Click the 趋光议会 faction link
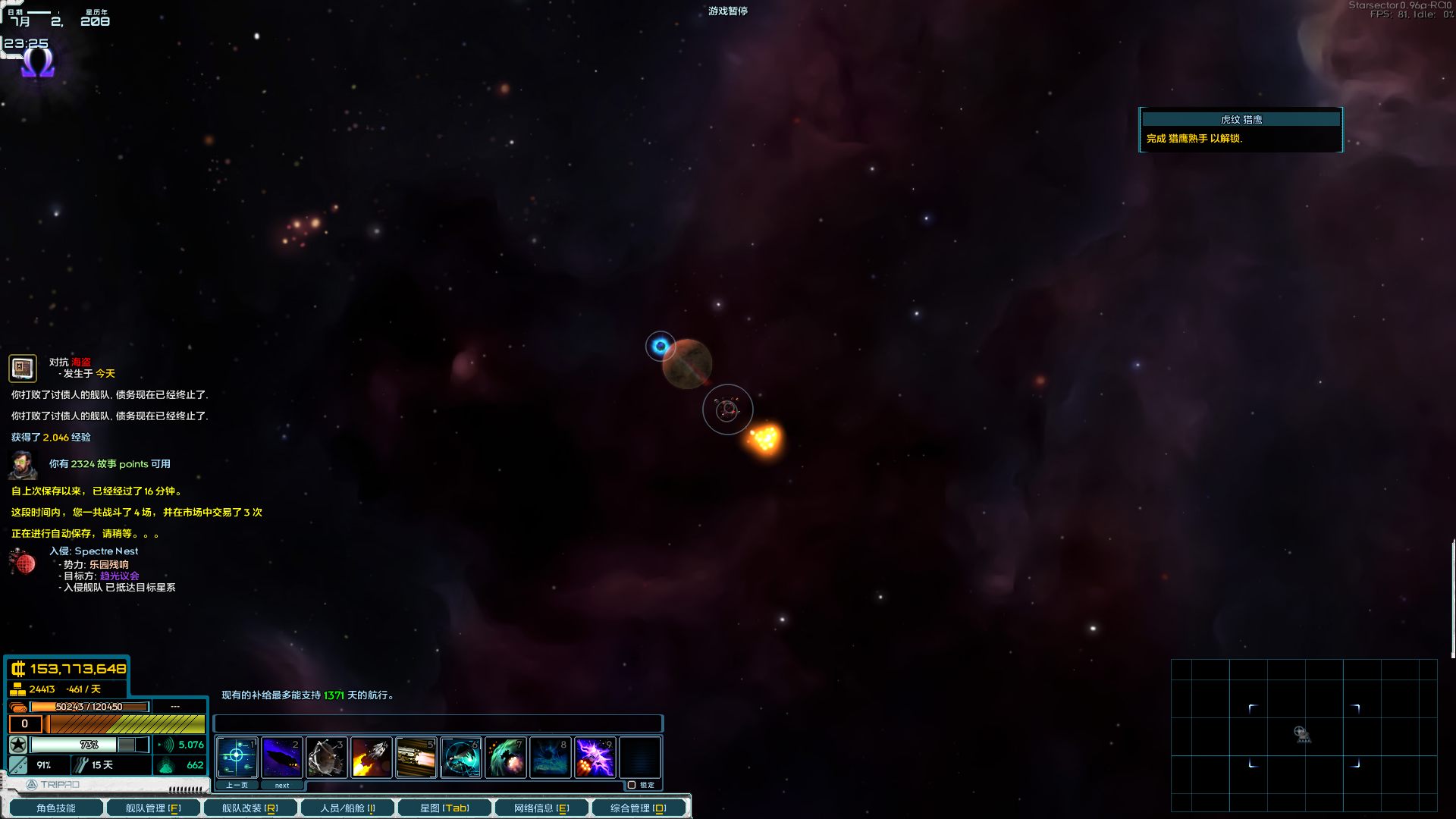Screen dimensions: 1456x819 (118, 576)
